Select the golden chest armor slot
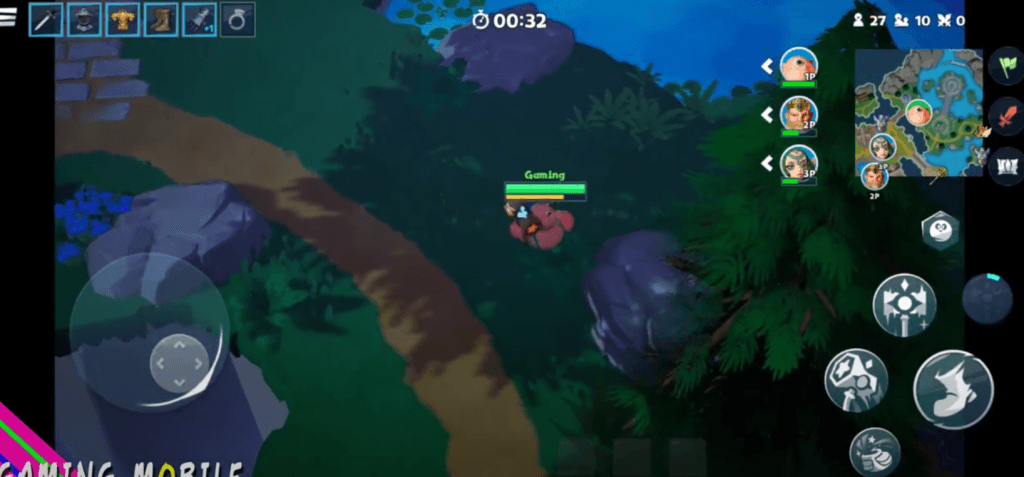 122,19
